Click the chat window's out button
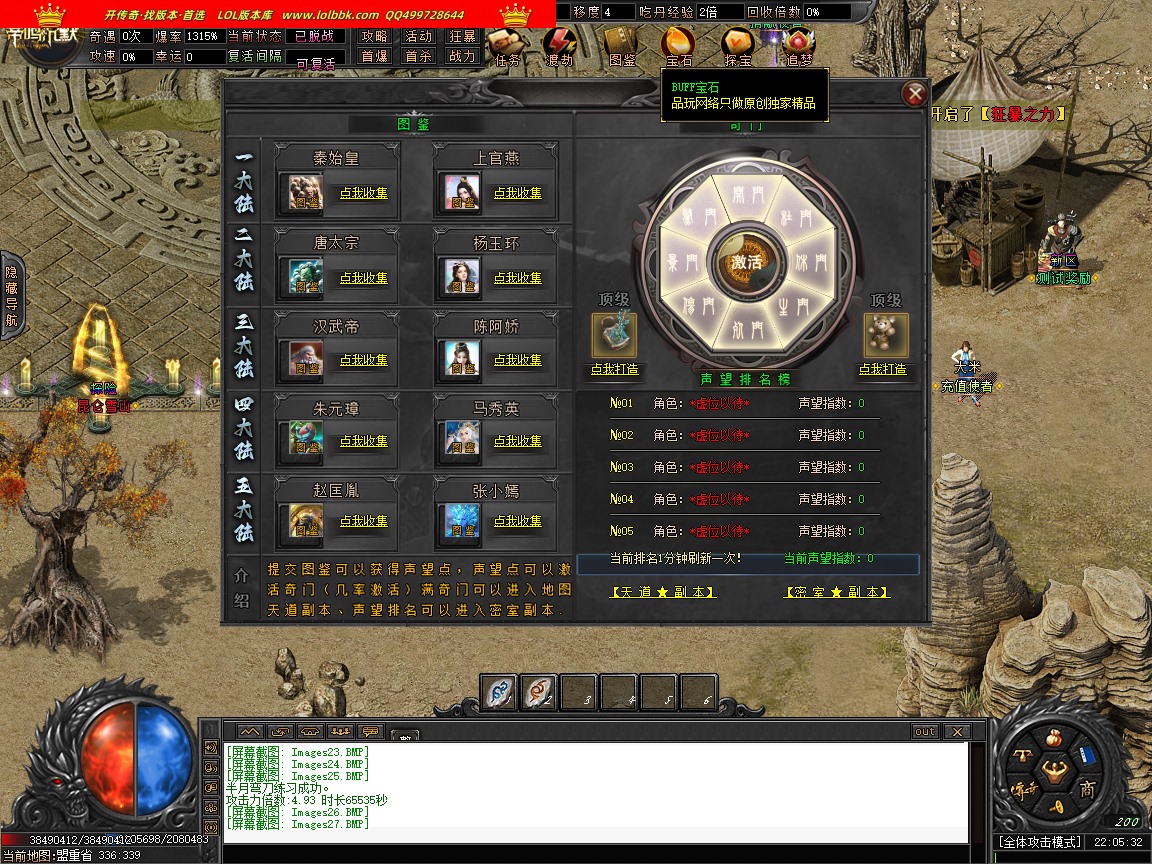The width and height of the screenshot is (1152, 864). point(925,732)
